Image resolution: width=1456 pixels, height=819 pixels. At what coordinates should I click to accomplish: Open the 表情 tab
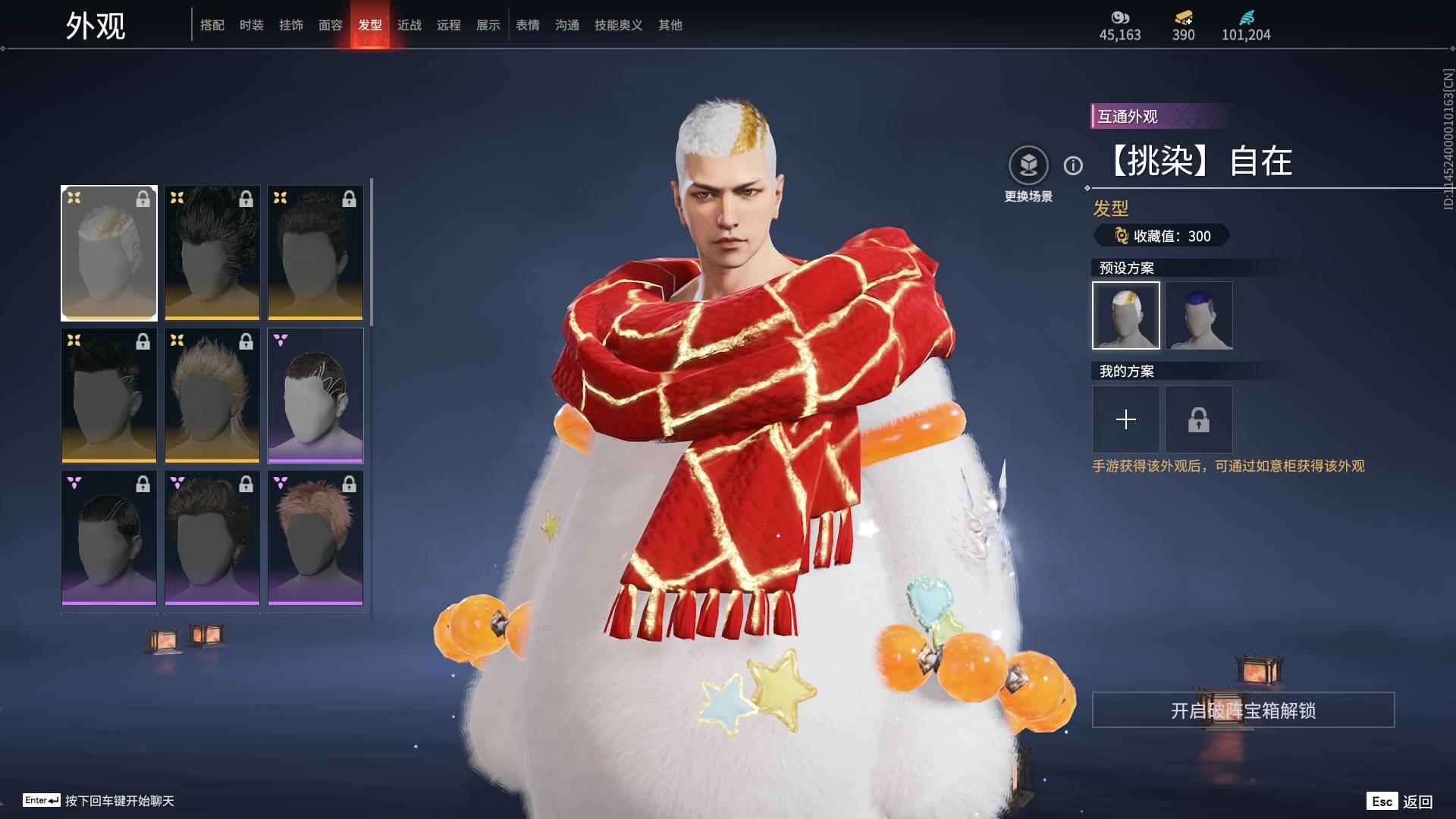click(528, 25)
